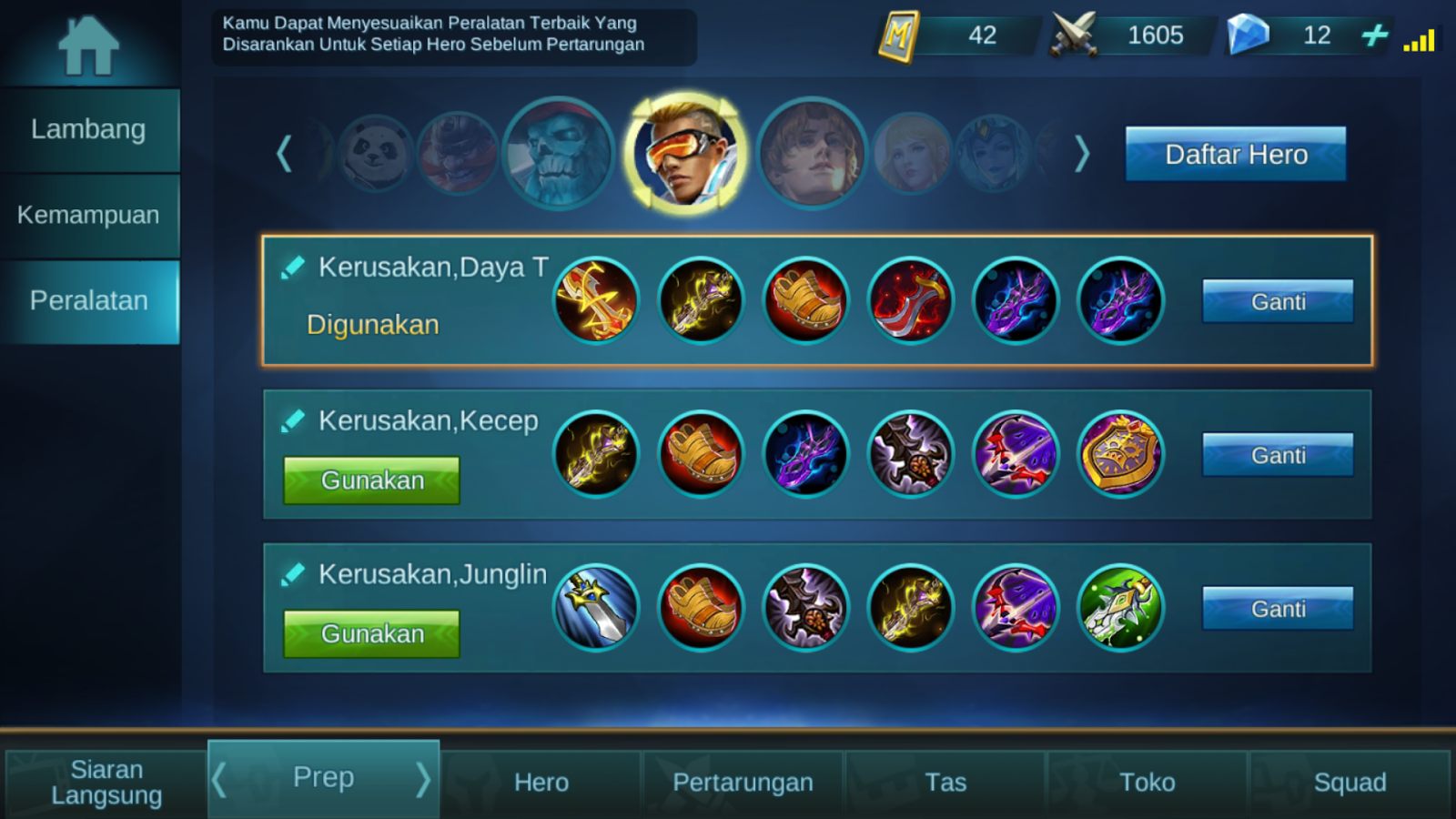Viewport: 1456px width, 819px height.
Task: Click the golden shield item in the Kecep build
Action: click(x=1121, y=455)
